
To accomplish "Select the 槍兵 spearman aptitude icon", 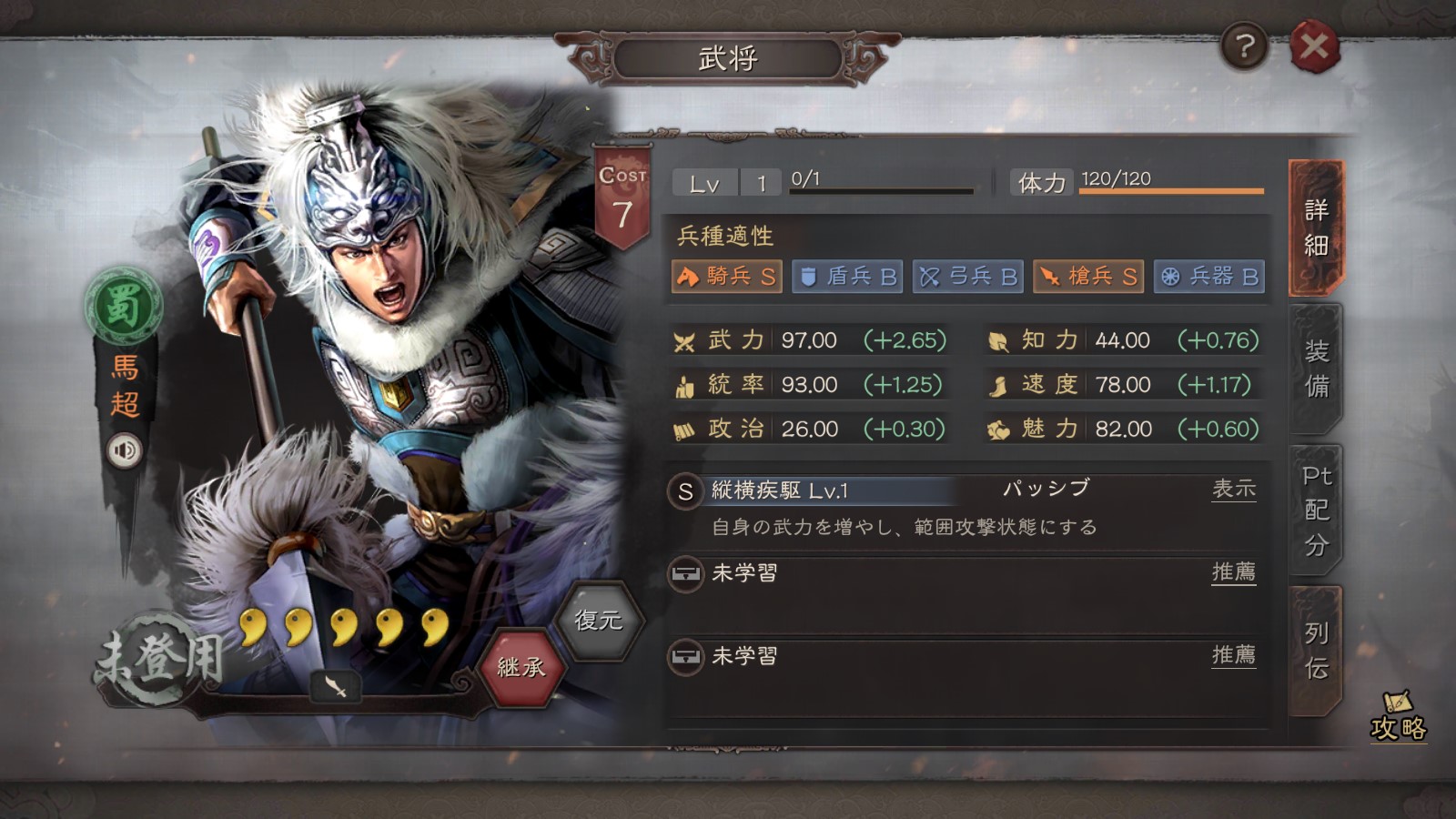I will coord(1087,278).
